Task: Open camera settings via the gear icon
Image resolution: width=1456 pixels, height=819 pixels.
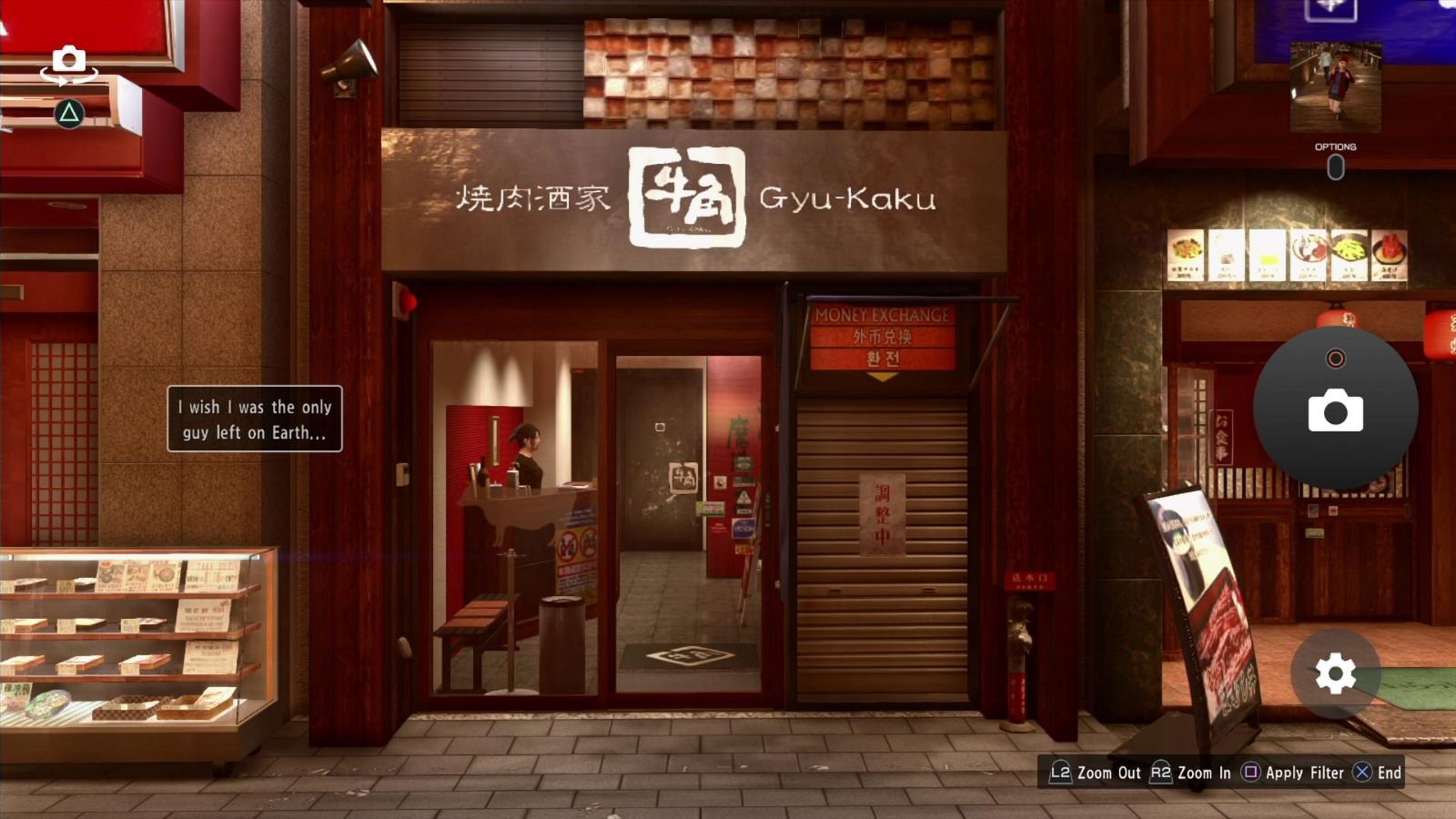Action: click(x=1334, y=674)
